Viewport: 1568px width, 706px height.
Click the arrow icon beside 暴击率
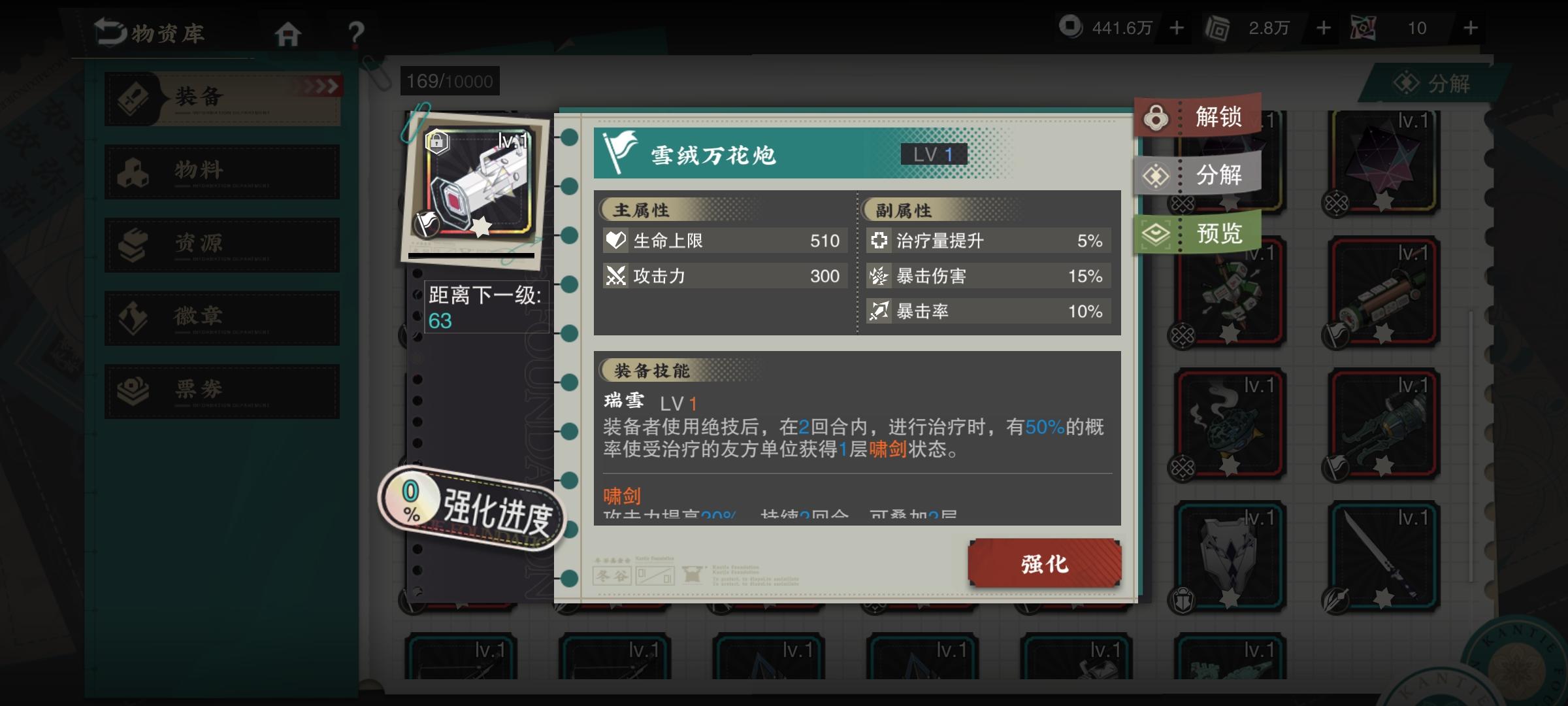[880, 312]
